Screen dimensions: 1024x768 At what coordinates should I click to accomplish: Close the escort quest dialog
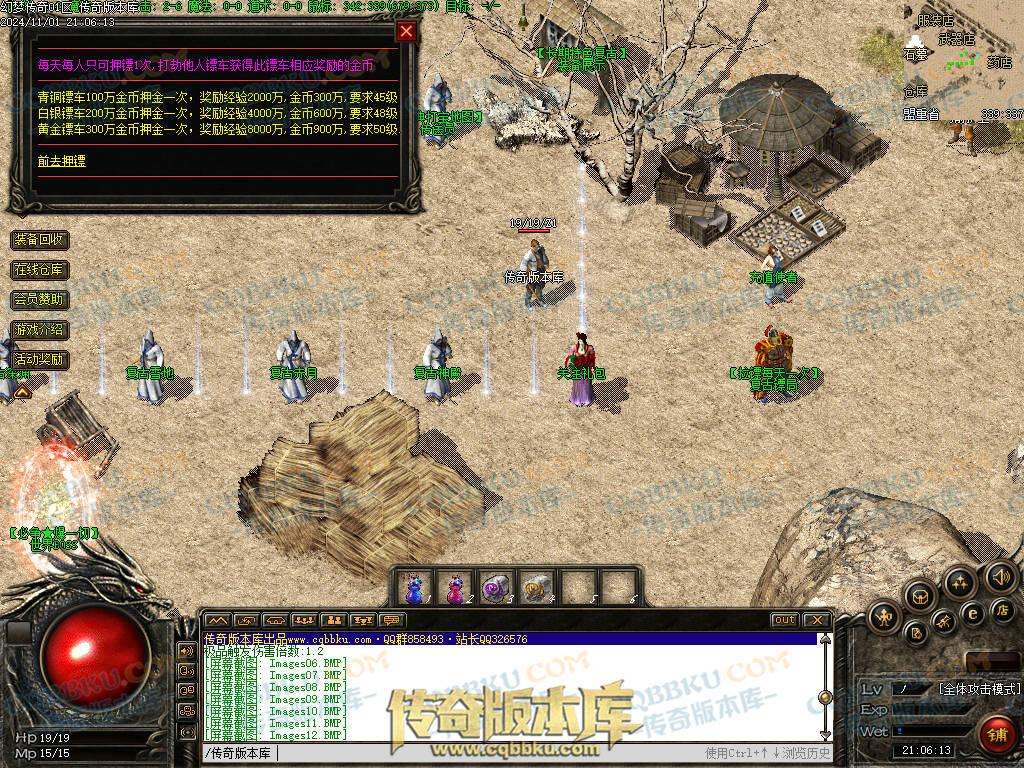[406, 31]
